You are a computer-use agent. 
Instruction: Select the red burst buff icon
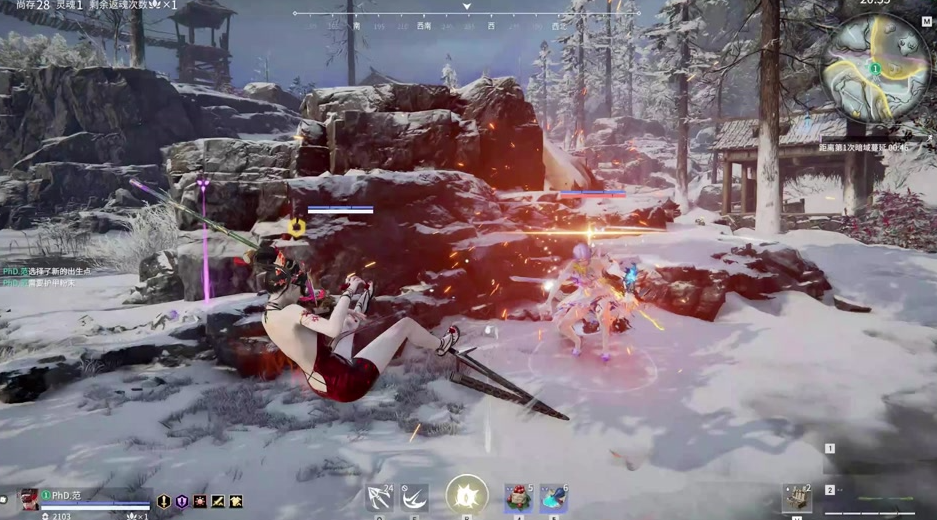(x=200, y=501)
